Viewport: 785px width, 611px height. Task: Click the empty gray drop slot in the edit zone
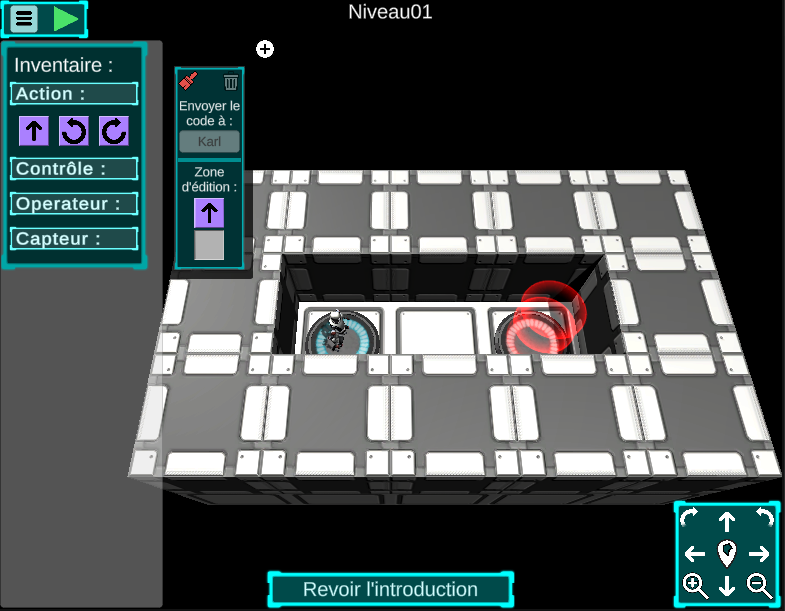click(209, 245)
